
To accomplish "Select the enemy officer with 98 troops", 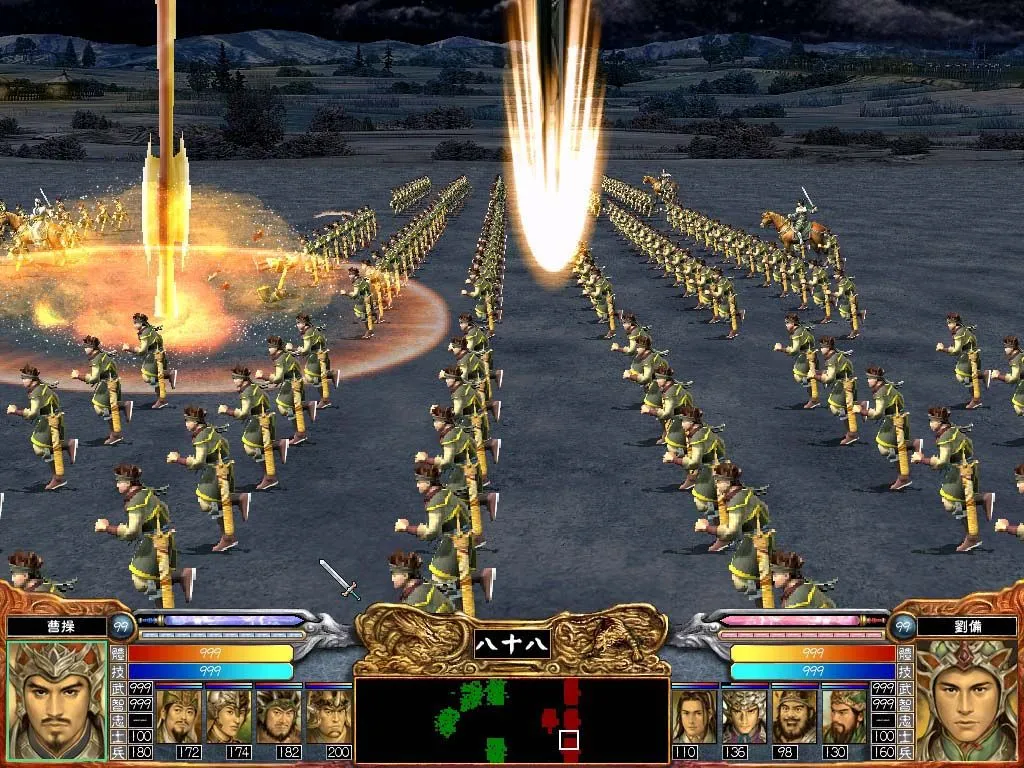I will 795,715.
